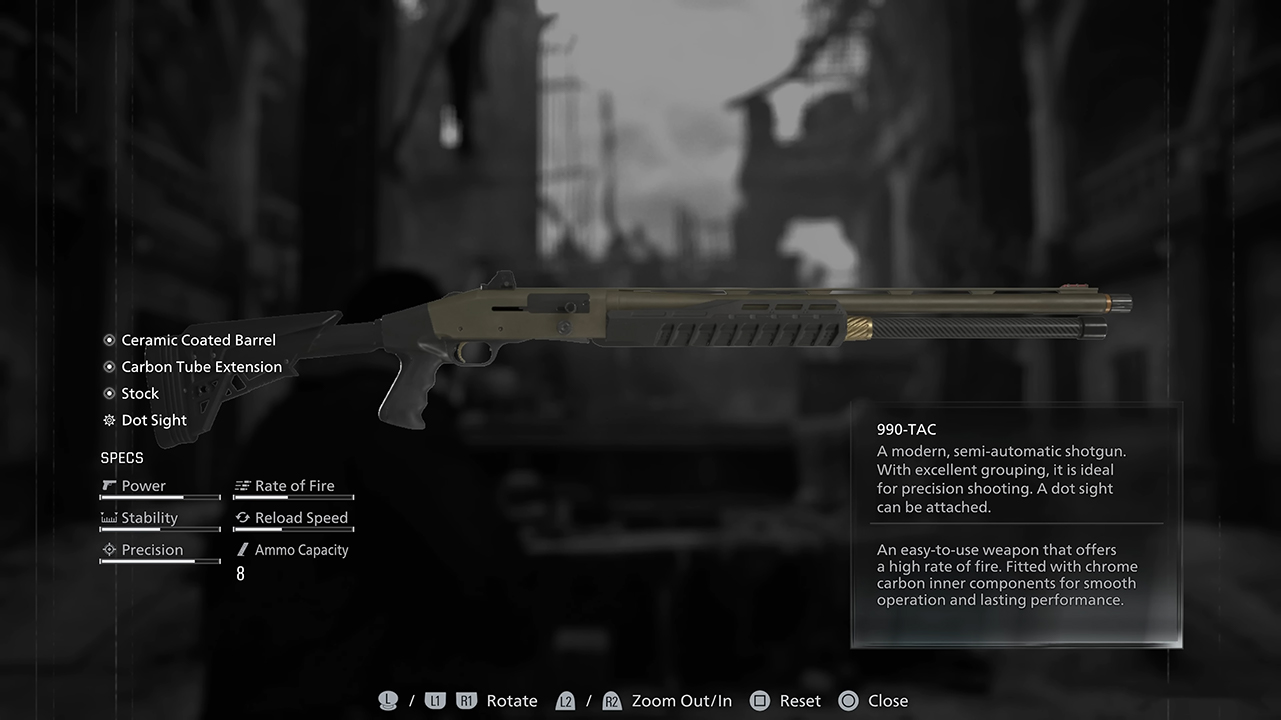Select the Ceramic Coated Barrel attachment

point(198,340)
